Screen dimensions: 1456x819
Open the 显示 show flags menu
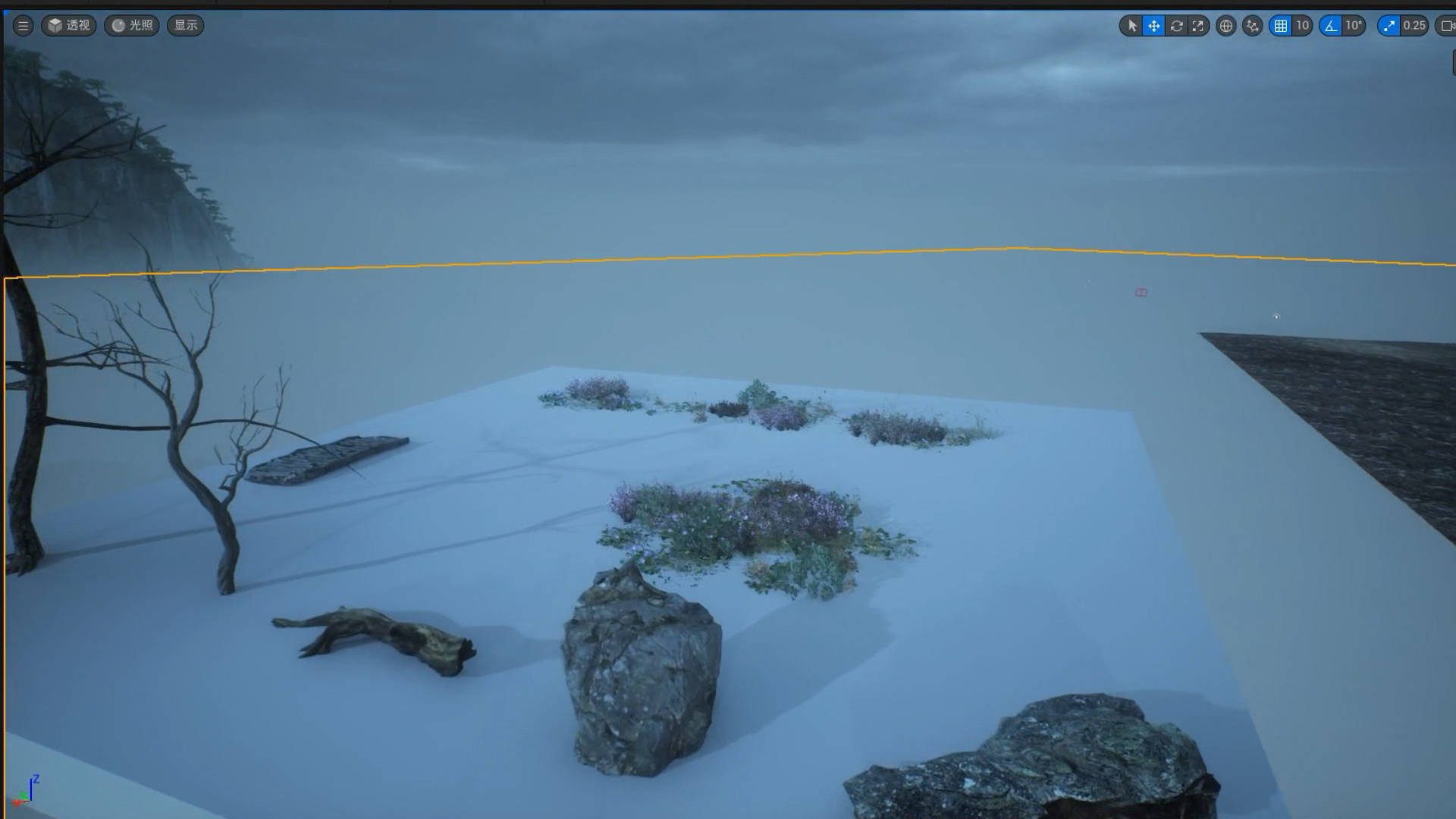coord(186,26)
